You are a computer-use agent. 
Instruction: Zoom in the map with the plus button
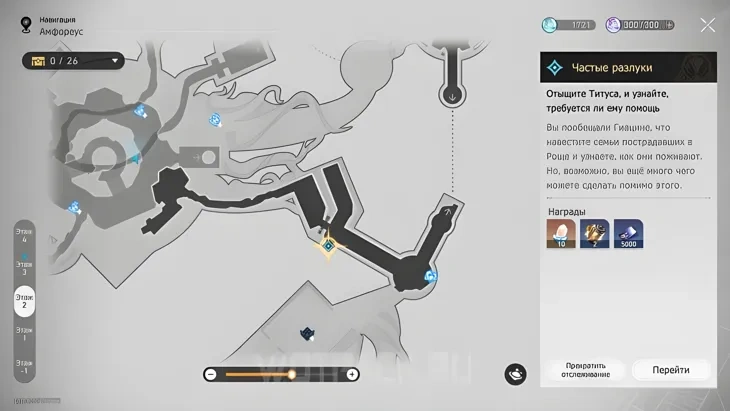(x=352, y=374)
